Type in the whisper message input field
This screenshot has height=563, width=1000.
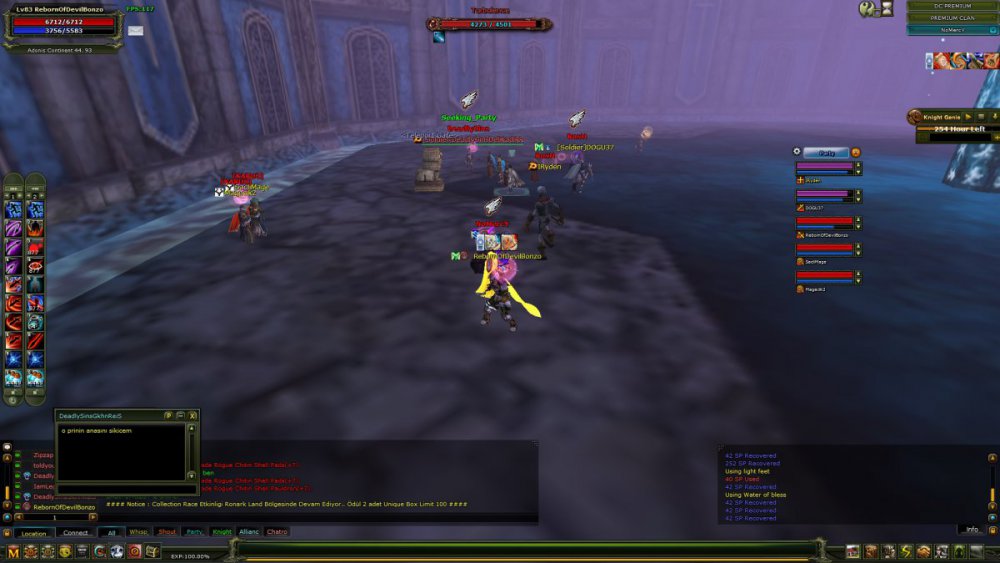click(x=126, y=489)
